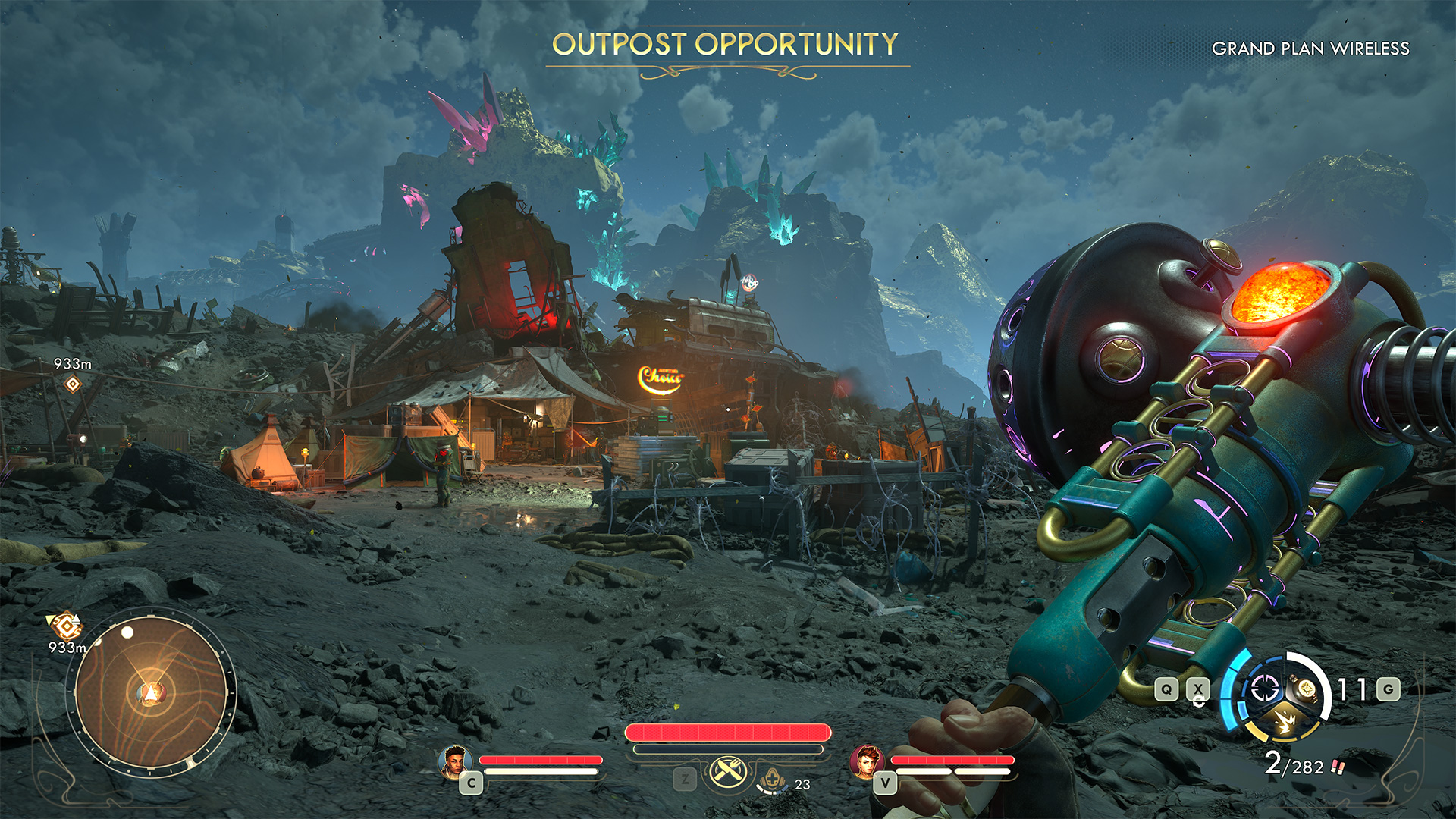Screen dimensions: 1456x819
Task: Select the red-haired female companion portrait
Action: (866, 761)
